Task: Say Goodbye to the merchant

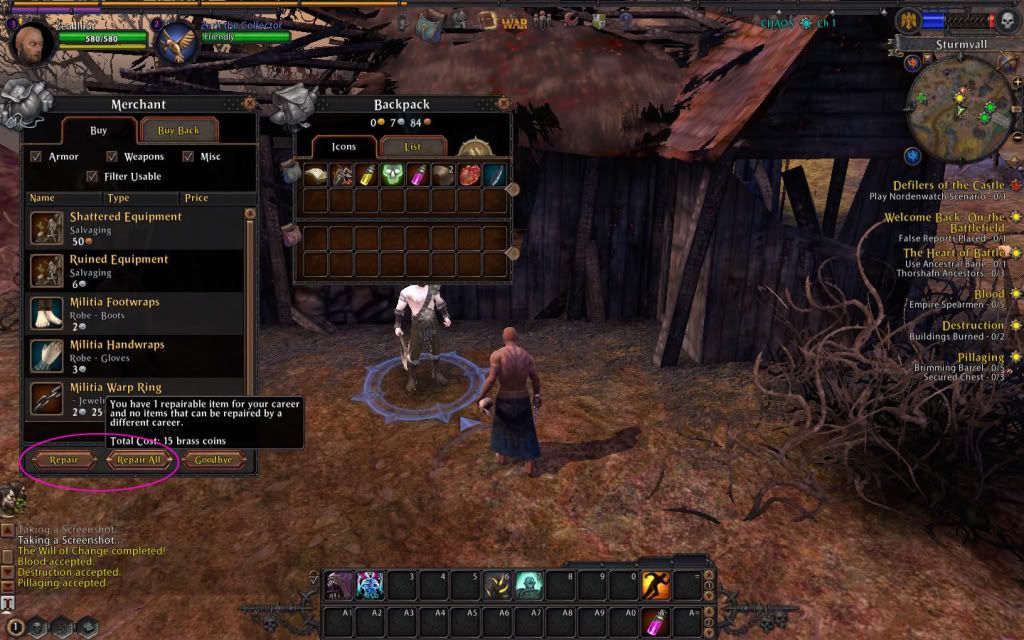Action: coord(213,460)
